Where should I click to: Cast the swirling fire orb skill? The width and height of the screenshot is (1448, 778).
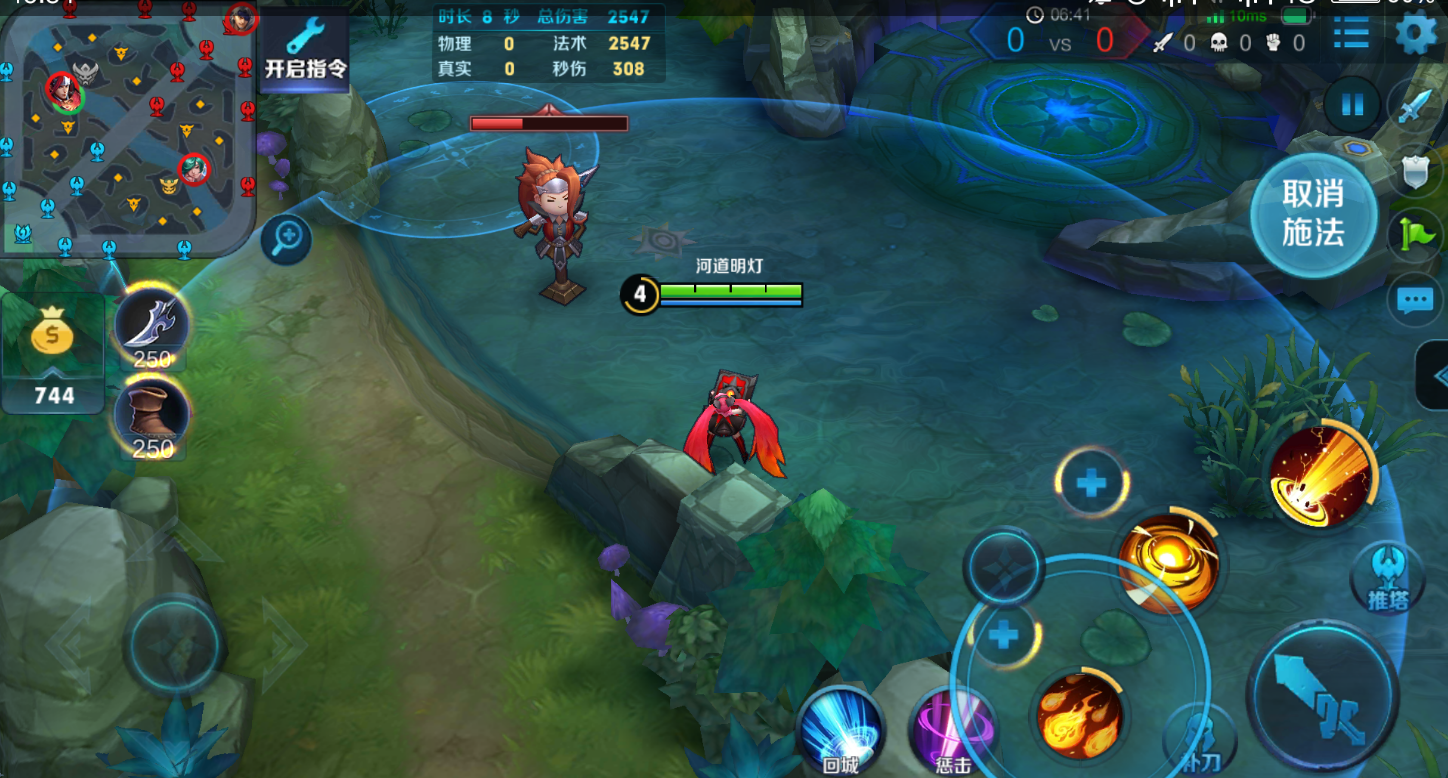(x=1168, y=562)
